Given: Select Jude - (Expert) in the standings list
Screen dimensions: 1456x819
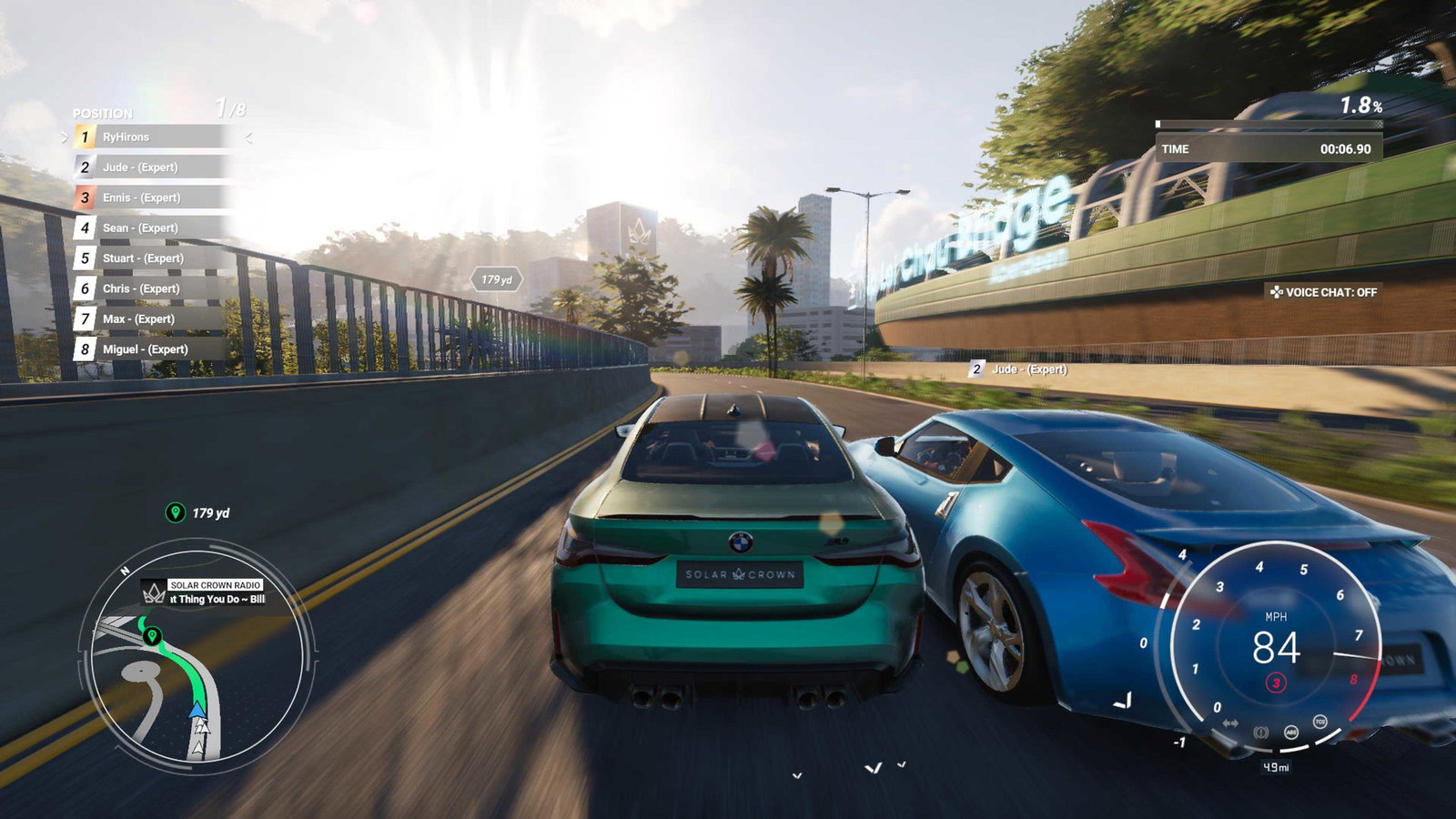Looking at the screenshot, I should click(x=141, y=167).
